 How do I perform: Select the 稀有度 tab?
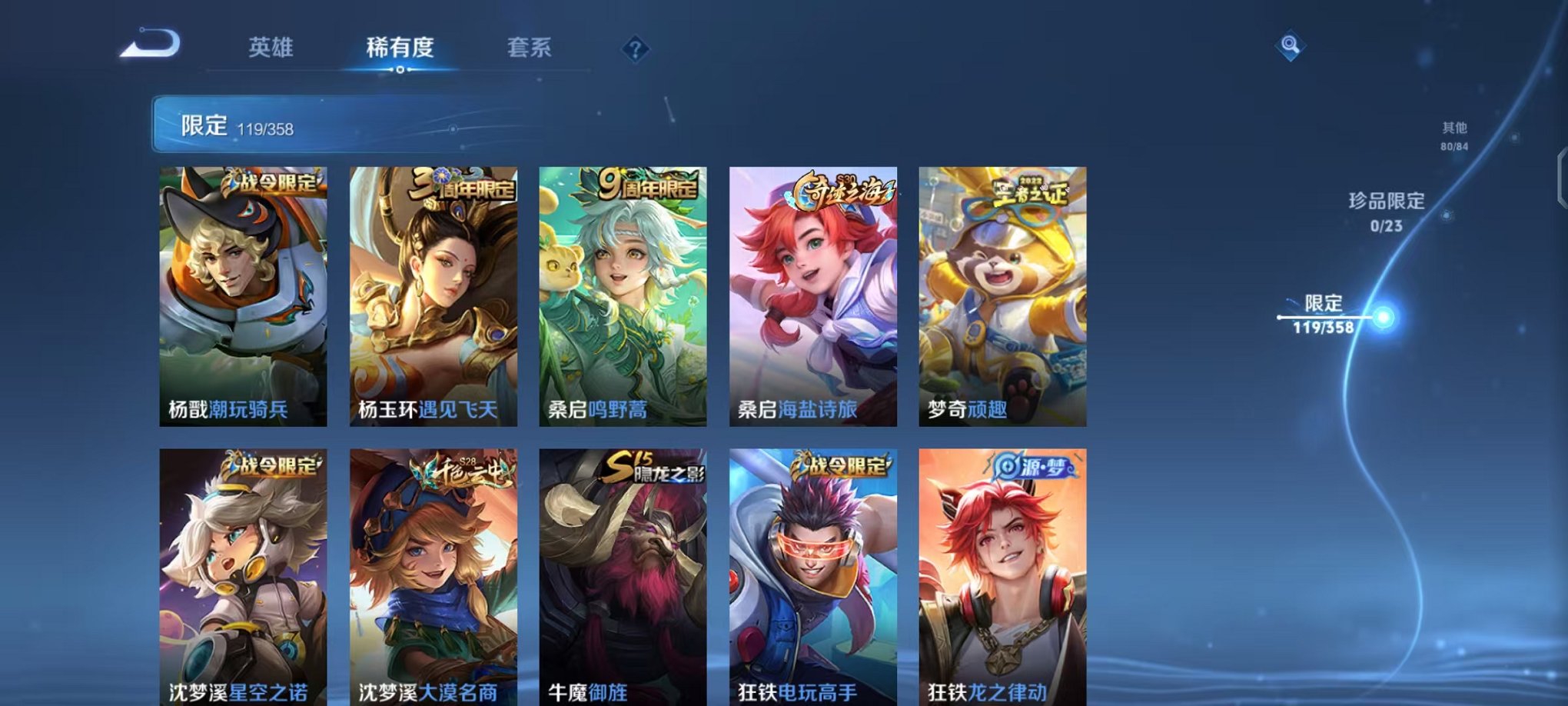point(399,46)
